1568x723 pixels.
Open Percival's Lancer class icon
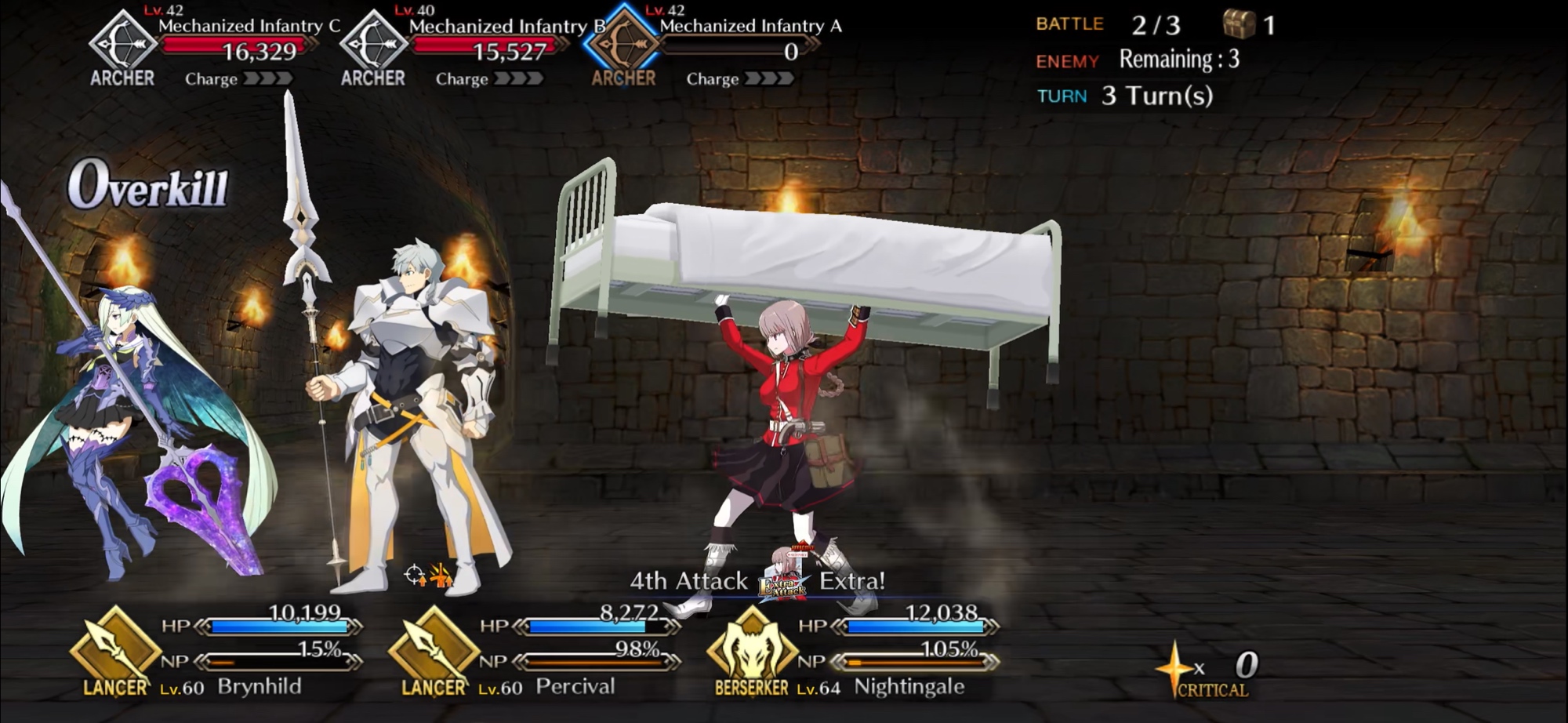coord(434,649)
